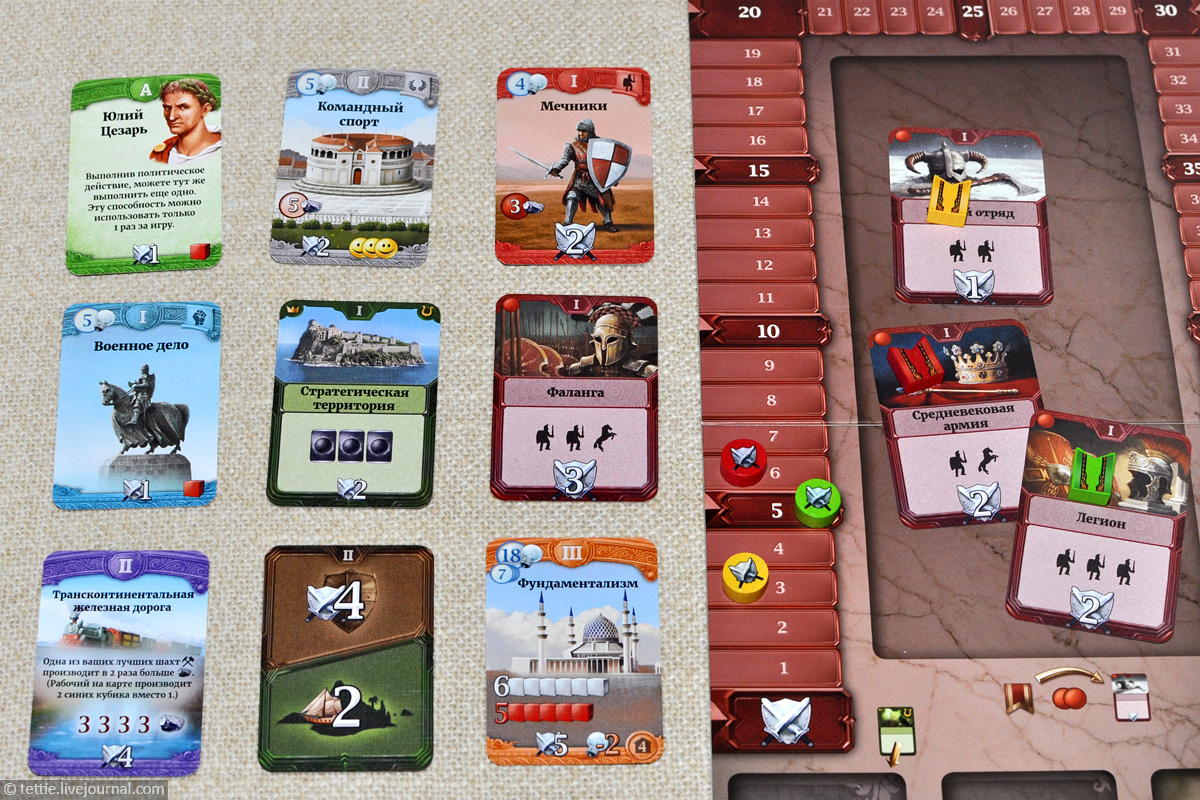Pick the Командный спорт card
Viewport: 1200px width, 800px height.
[354, 165]
